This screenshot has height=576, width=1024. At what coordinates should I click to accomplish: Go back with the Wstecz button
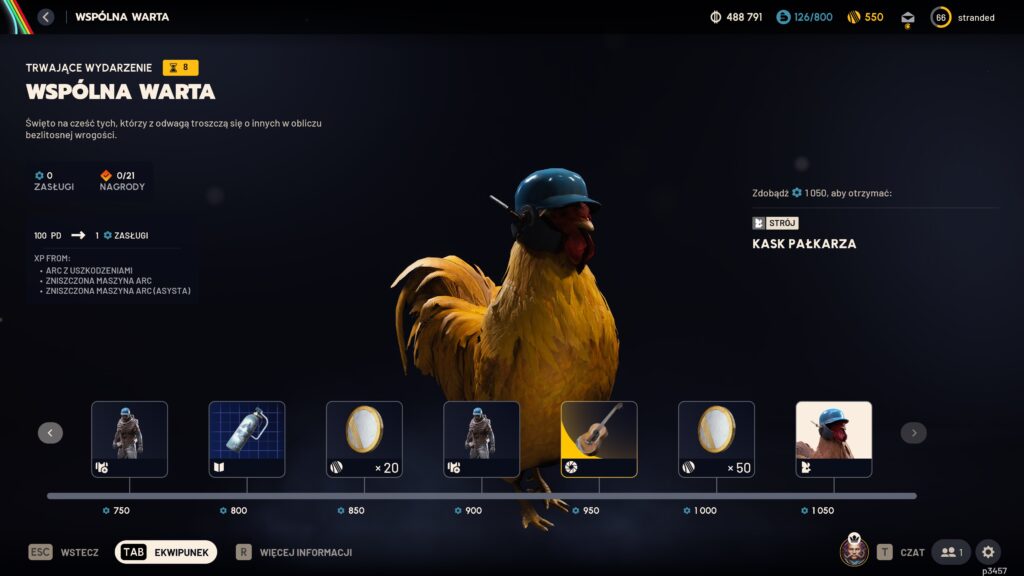coord(65,552)
